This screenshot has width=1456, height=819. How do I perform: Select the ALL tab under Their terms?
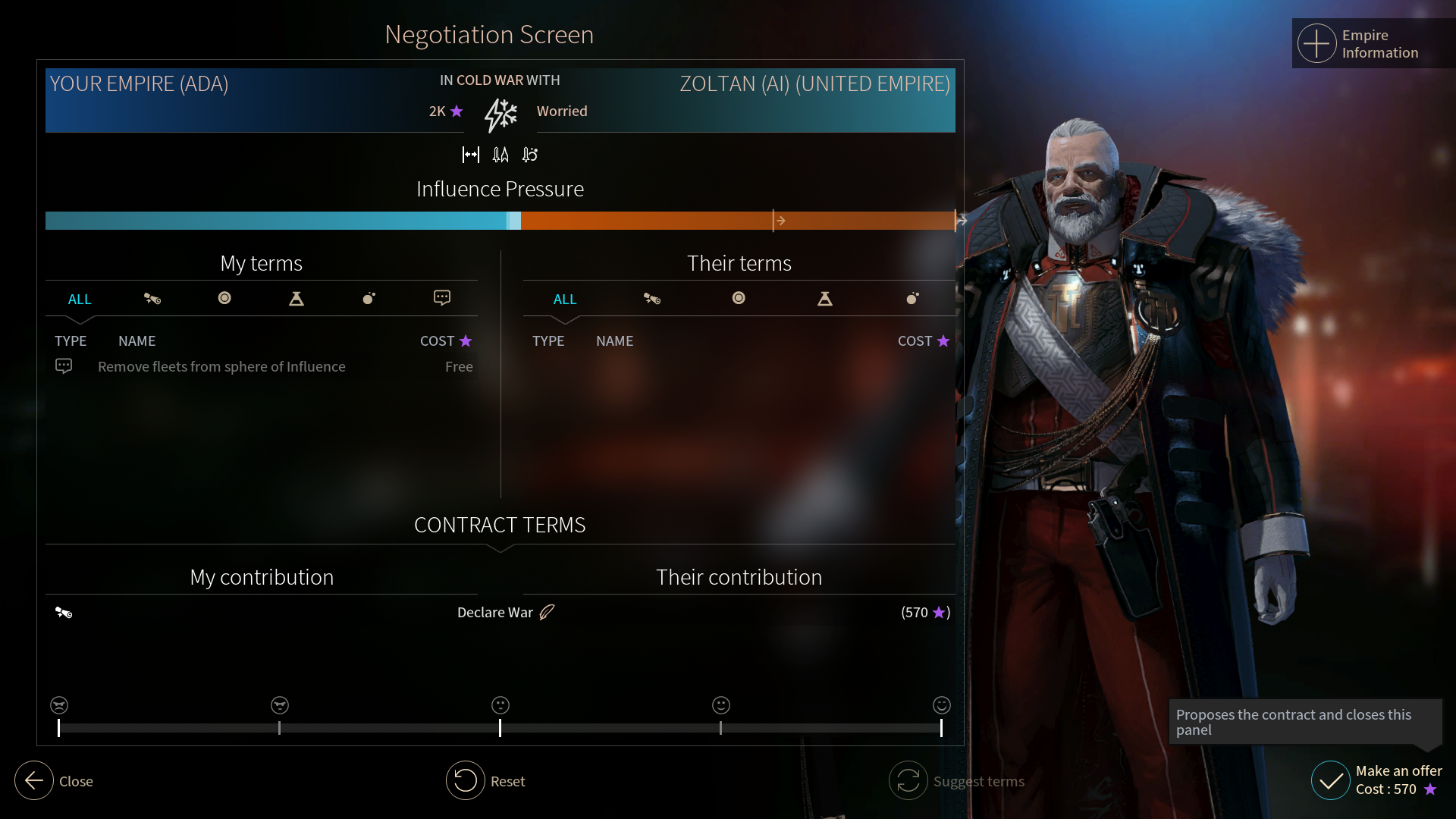click(x=565, y=299)
